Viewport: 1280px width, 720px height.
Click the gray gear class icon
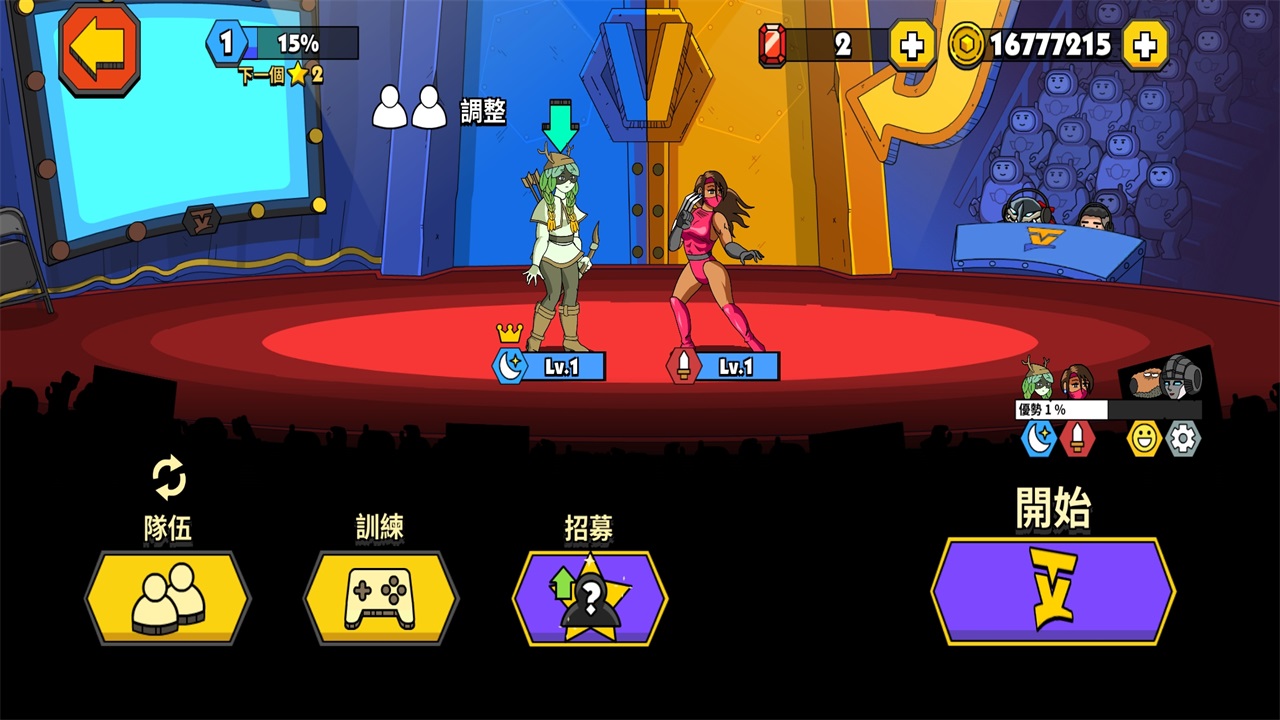[x=1183, y=438]
